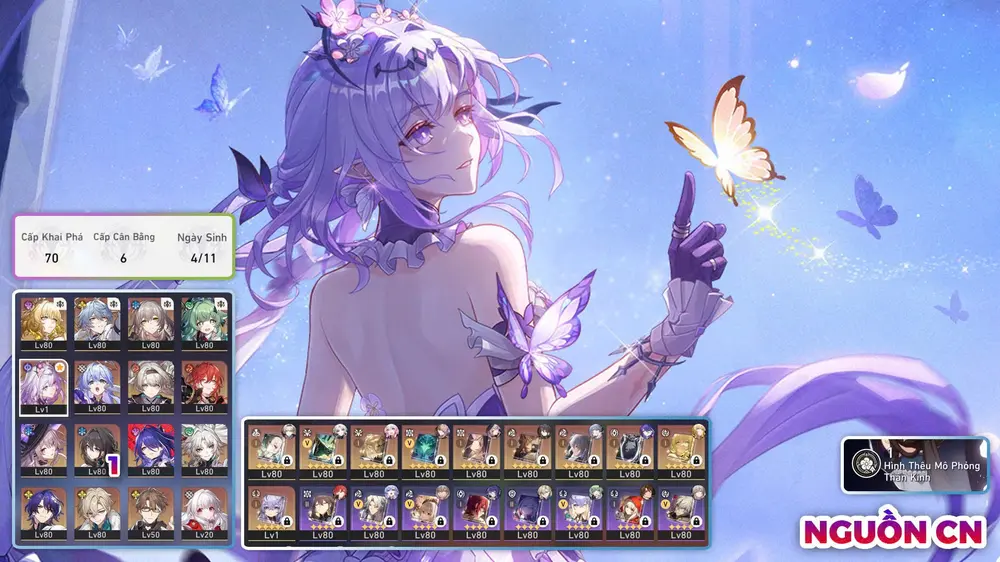Screen dimensions: 1000x562
Task: Open the Hình Thêu Mô Phỏng Thần Kinh item card
Action: [914, 465]
